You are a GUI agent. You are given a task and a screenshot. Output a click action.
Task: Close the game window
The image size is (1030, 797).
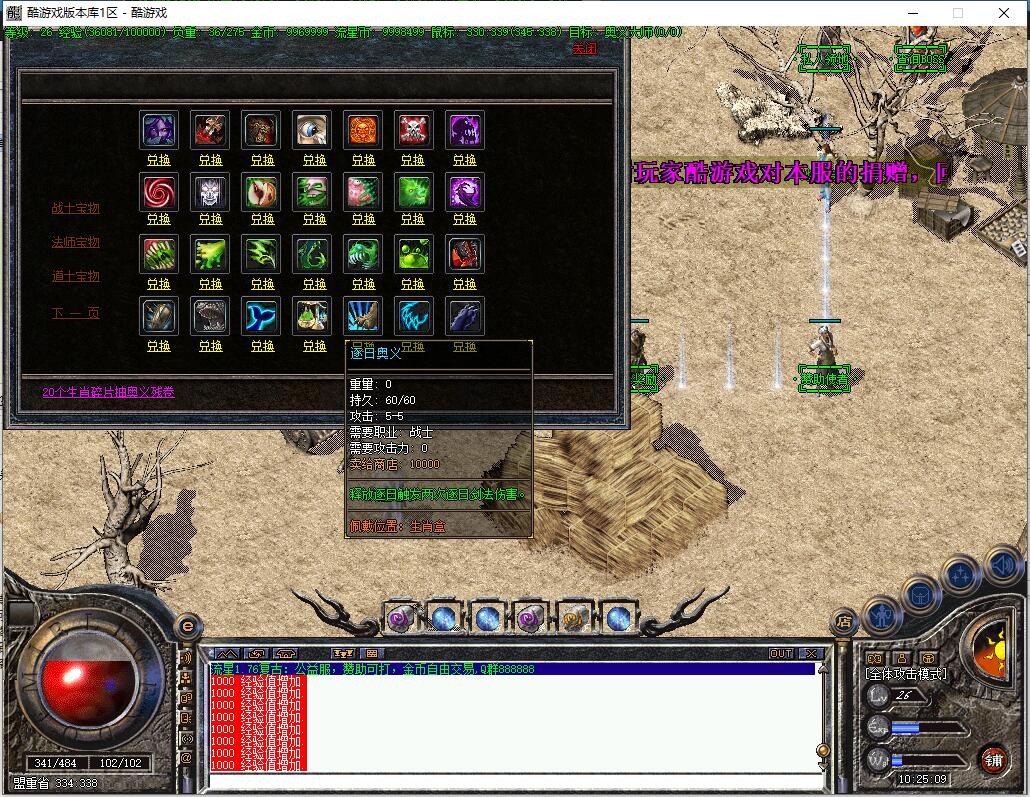tap(1004, 13)
